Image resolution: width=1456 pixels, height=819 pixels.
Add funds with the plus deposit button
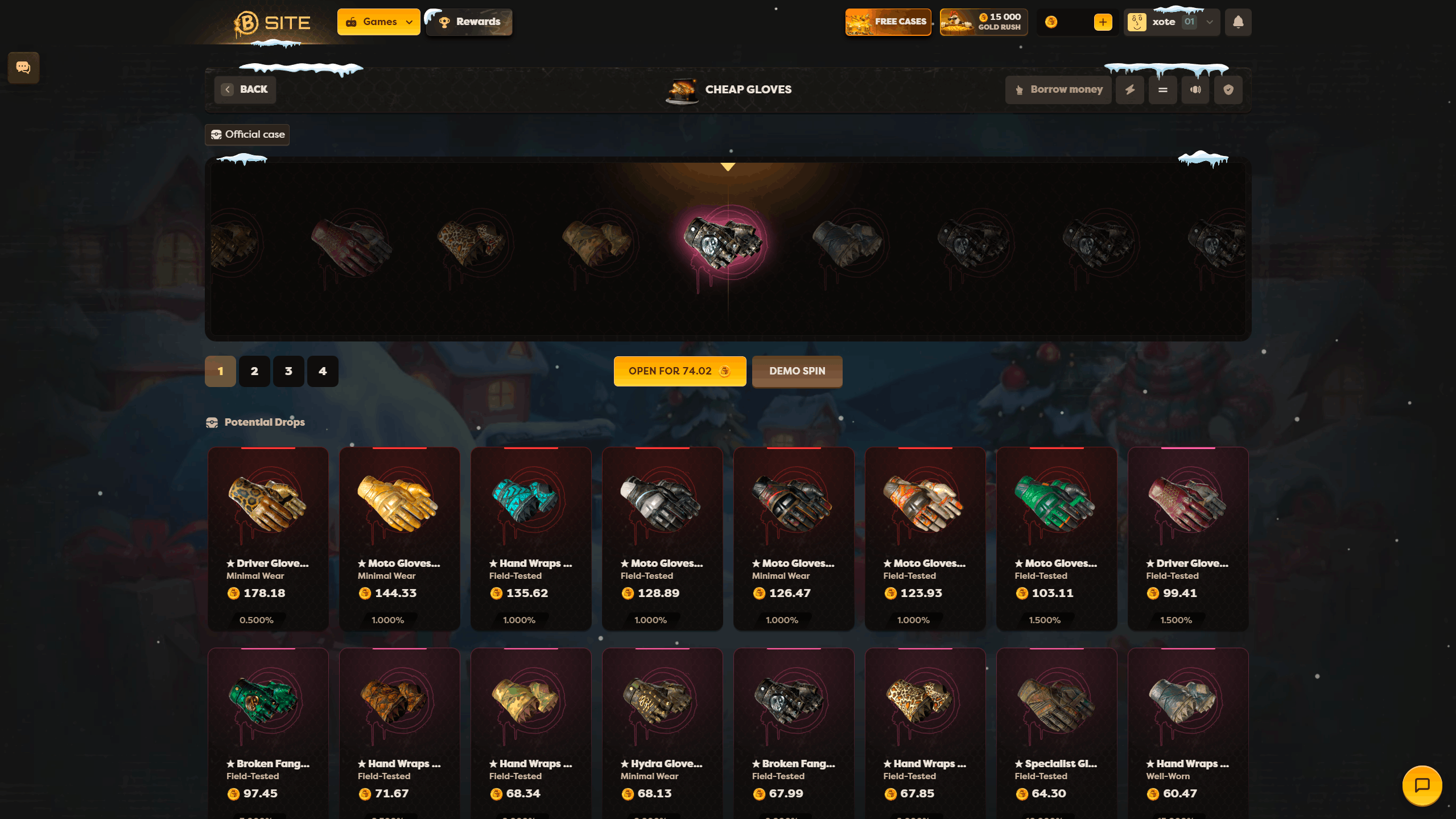click(1103, 22)
